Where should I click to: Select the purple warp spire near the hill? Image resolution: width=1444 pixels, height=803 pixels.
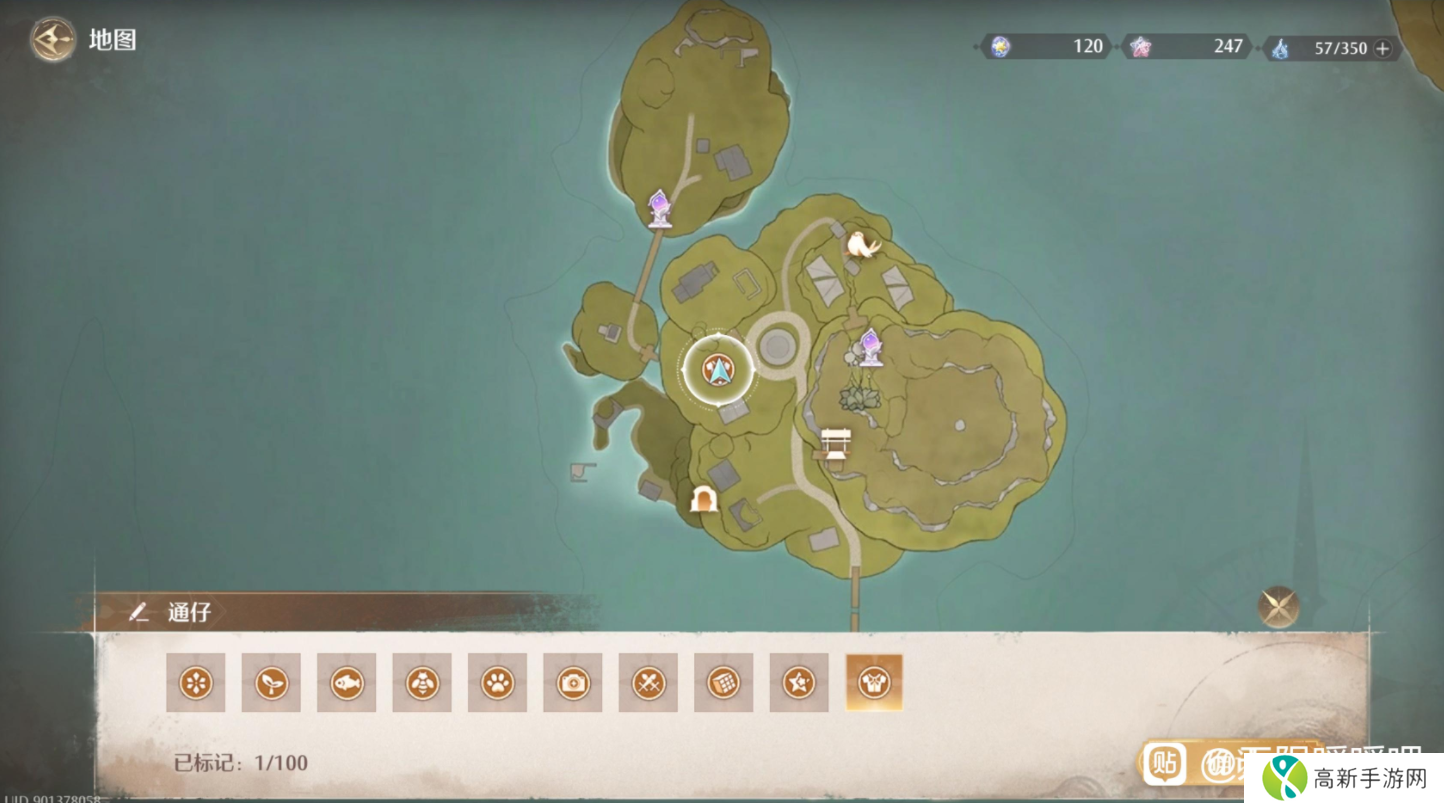(x=871, y=346)
